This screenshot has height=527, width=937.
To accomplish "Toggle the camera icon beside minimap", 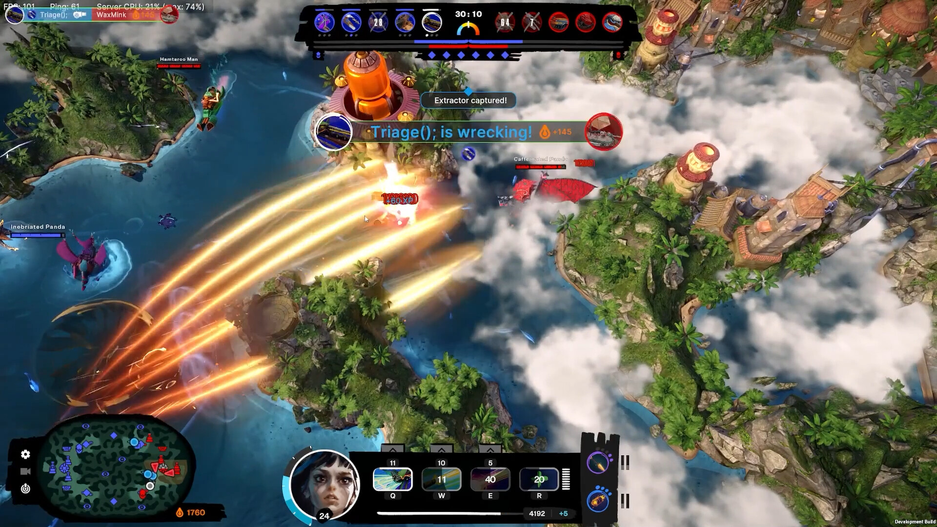I will click(x=25, y=472).
